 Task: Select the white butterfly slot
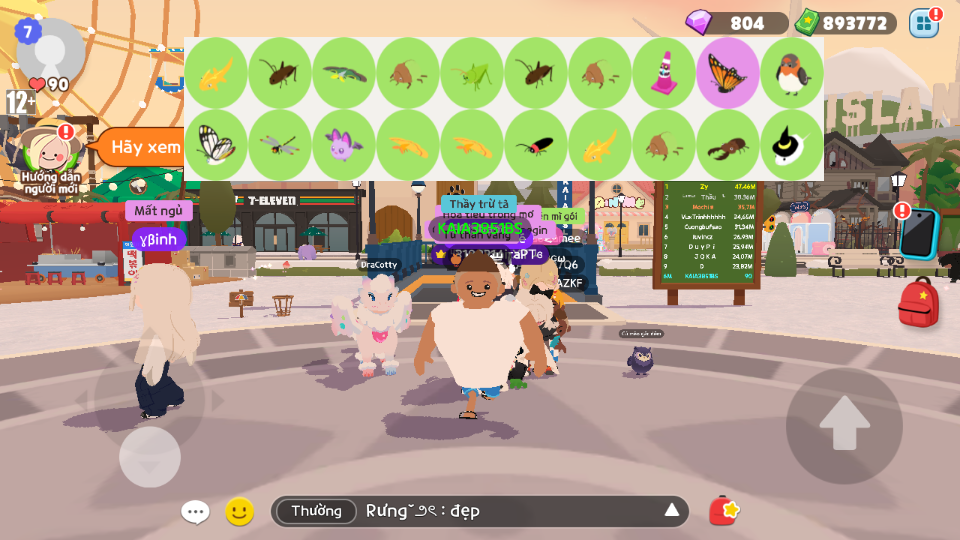click(x=216, y=145)
